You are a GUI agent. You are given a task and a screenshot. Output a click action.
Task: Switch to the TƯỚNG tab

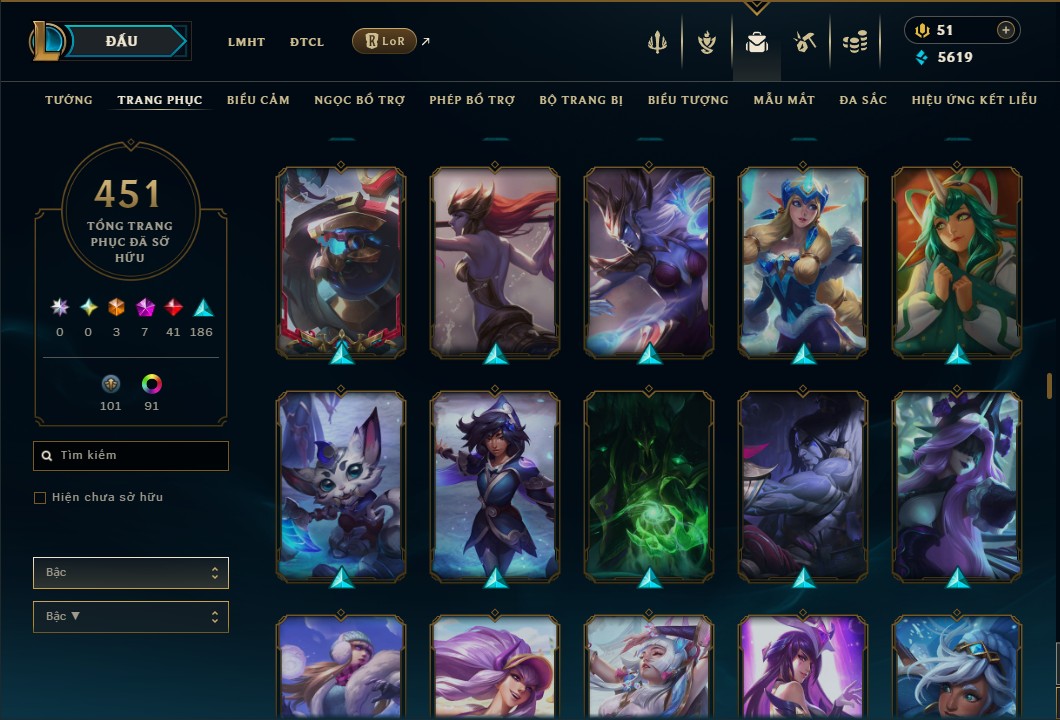pos(69,100)
